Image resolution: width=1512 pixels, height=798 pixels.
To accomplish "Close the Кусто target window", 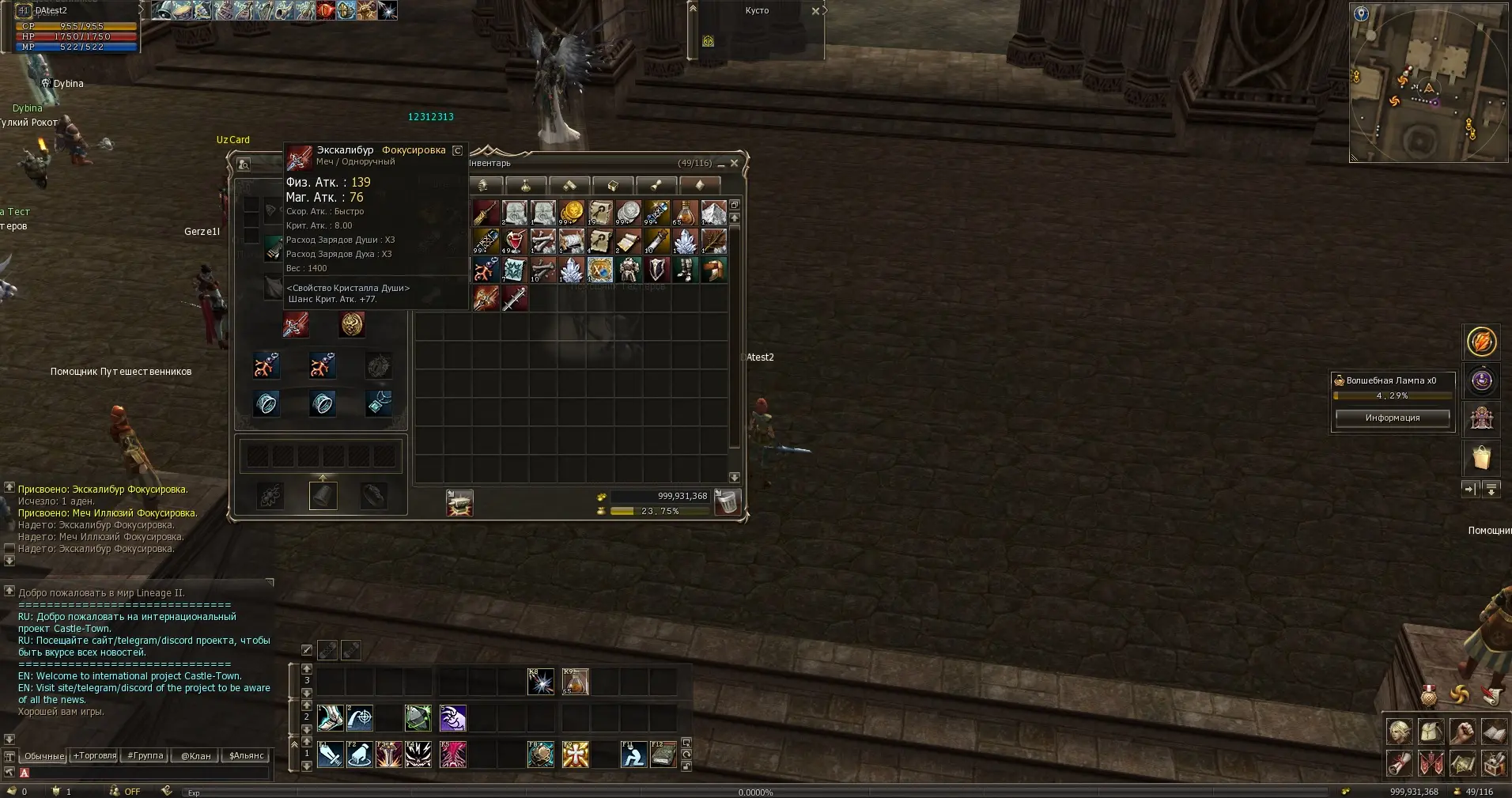I will (x=815, y=11).
